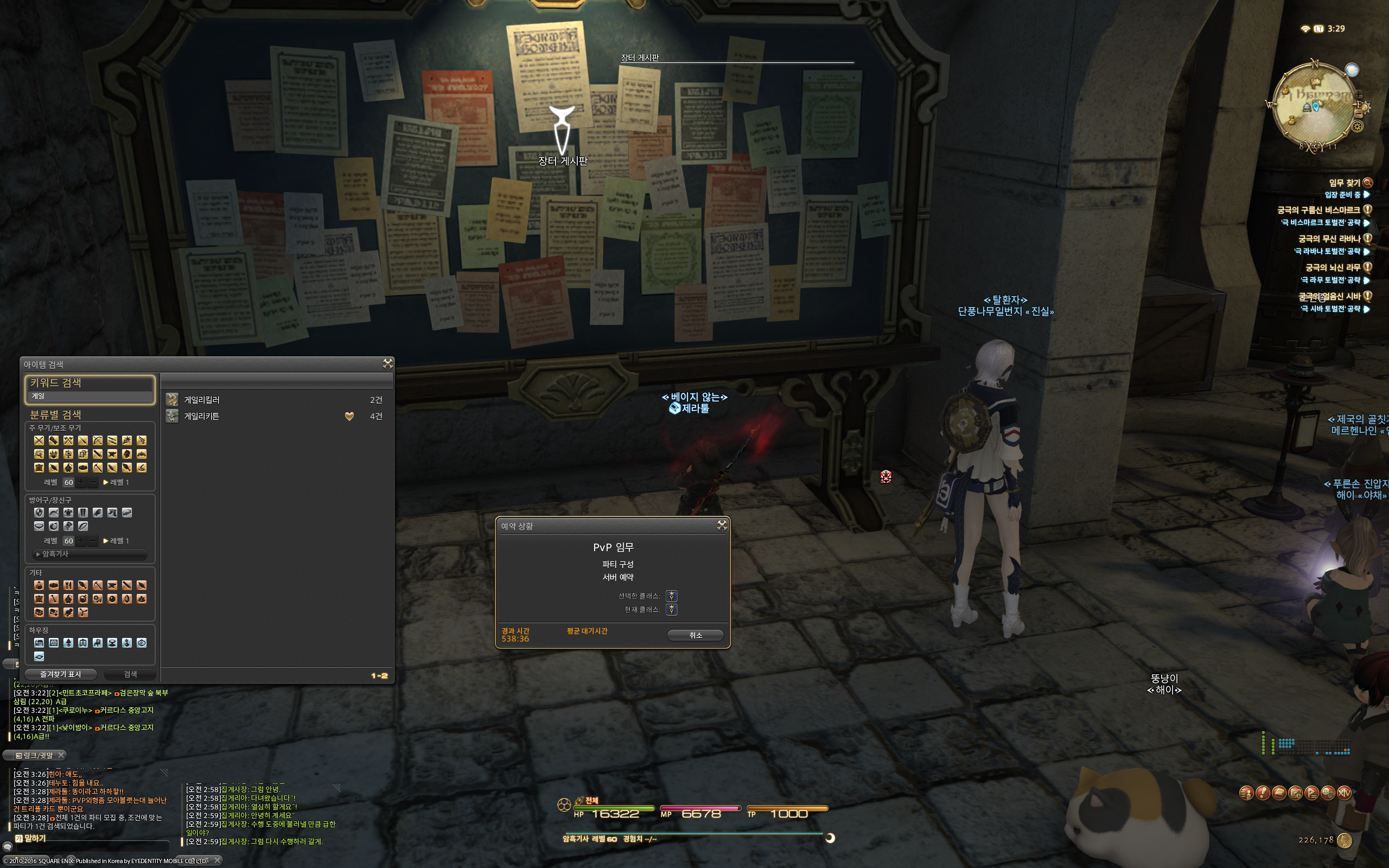
Task: Select the 궁극의 뇌신 라무 quest entry
Action: (x=1332, y=267)
